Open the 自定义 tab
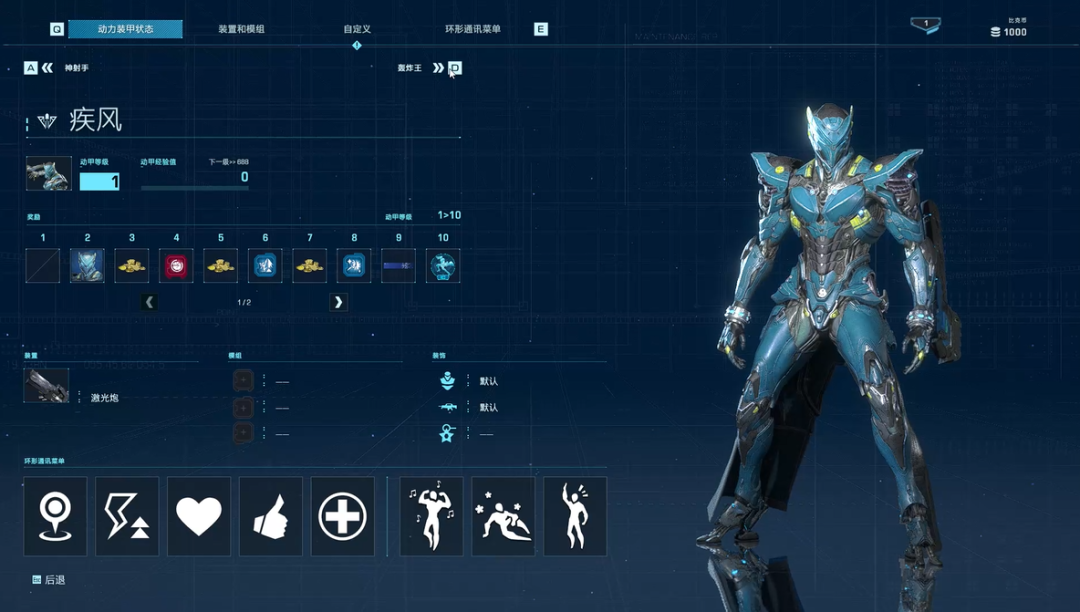Screen dimensions: 1080x612 pos(357,29)
